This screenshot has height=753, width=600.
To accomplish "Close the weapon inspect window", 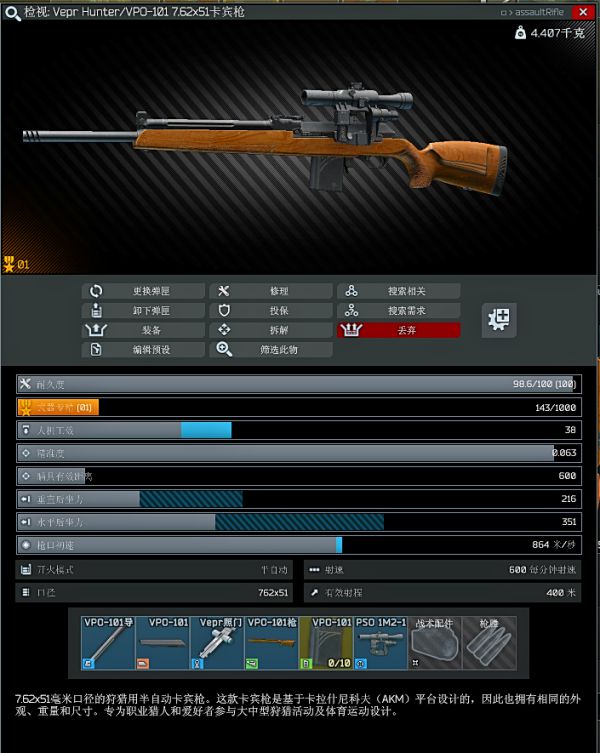I will click(582, 12).
